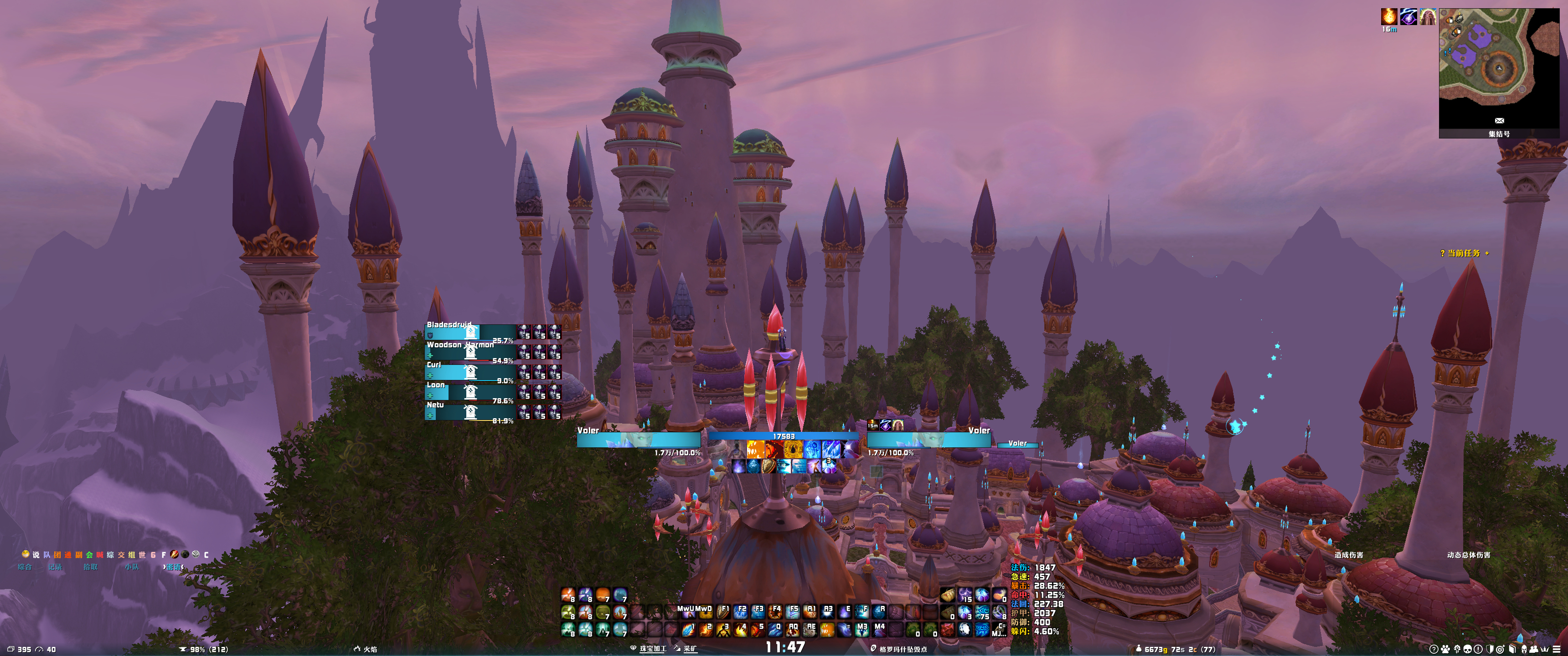Click the Voler player unit frame
Screen dimensions: 1568x656
pyautogui.click(x=638, y=439)
